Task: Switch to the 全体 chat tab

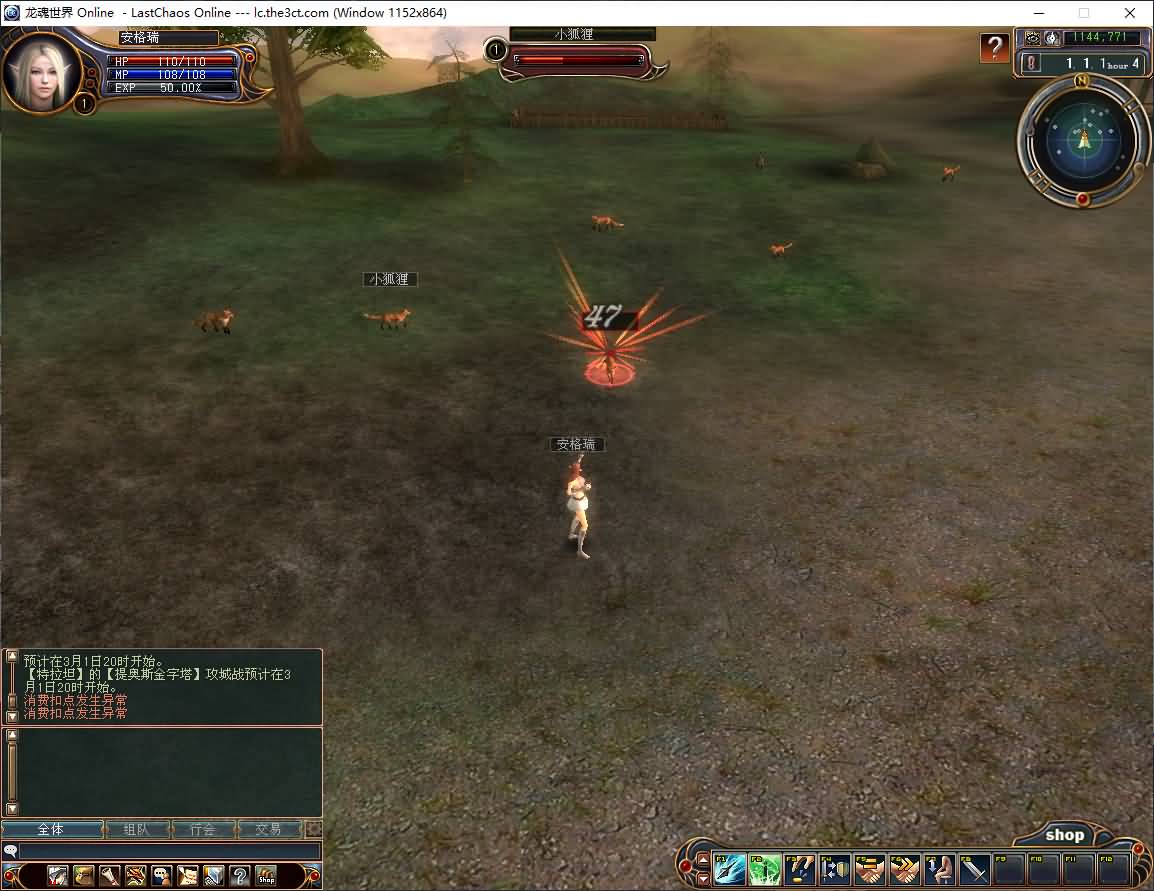Action: [x=52, y=830]
